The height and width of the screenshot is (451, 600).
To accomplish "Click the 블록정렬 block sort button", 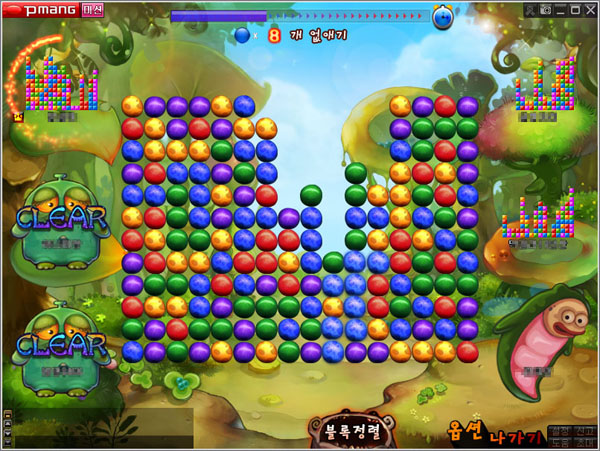I will pos(353,433).
